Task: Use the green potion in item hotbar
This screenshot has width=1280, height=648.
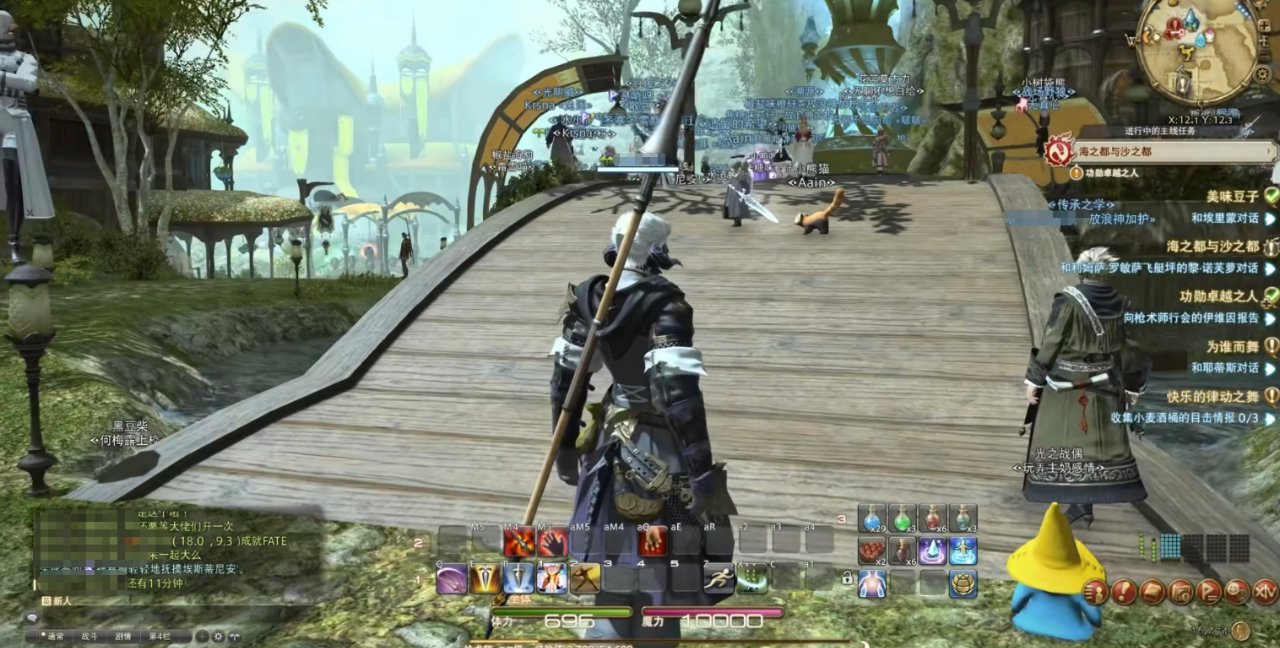Action: [903, 518]
